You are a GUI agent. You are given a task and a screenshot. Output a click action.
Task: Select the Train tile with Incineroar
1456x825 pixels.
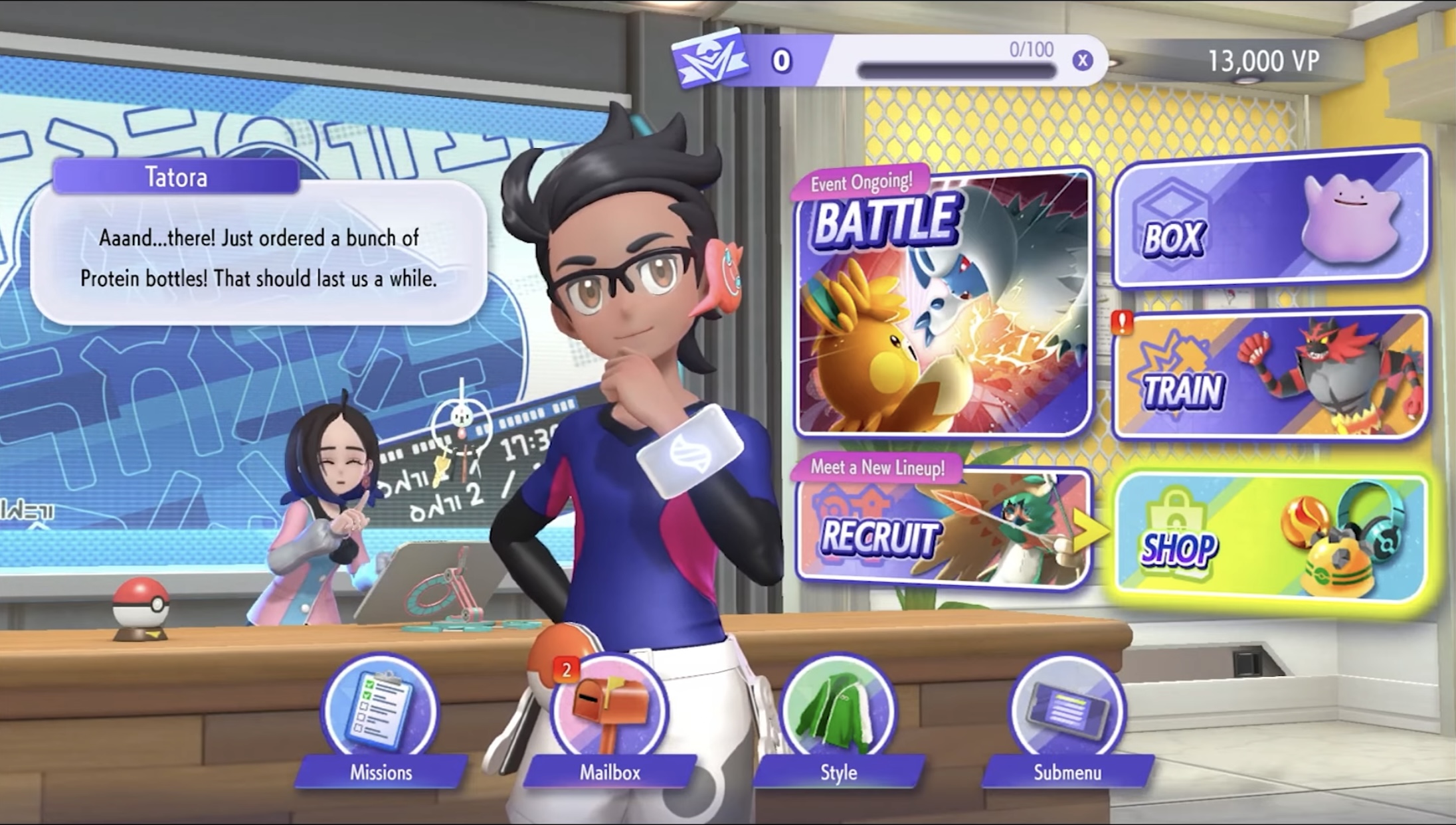point(1270,375)
